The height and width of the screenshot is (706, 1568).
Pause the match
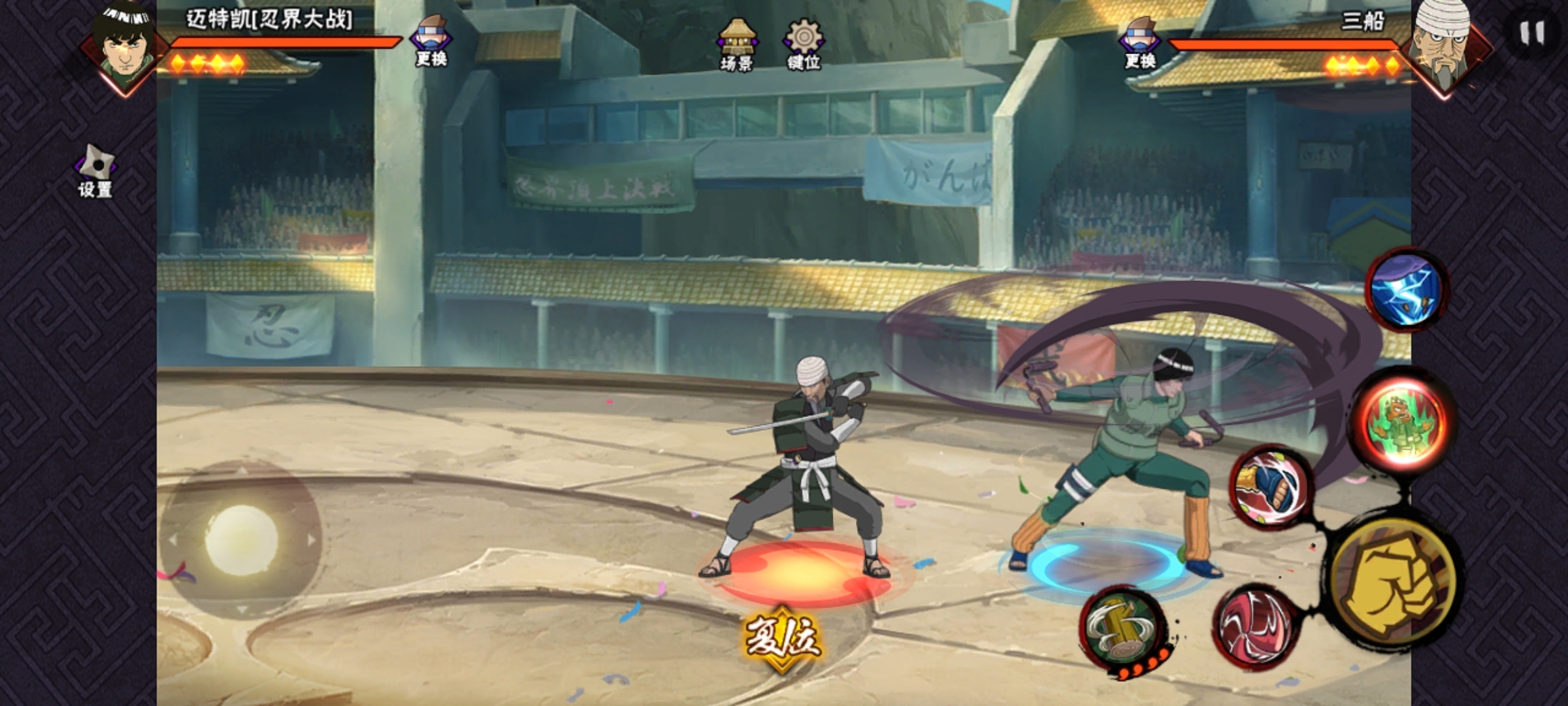1532,33
